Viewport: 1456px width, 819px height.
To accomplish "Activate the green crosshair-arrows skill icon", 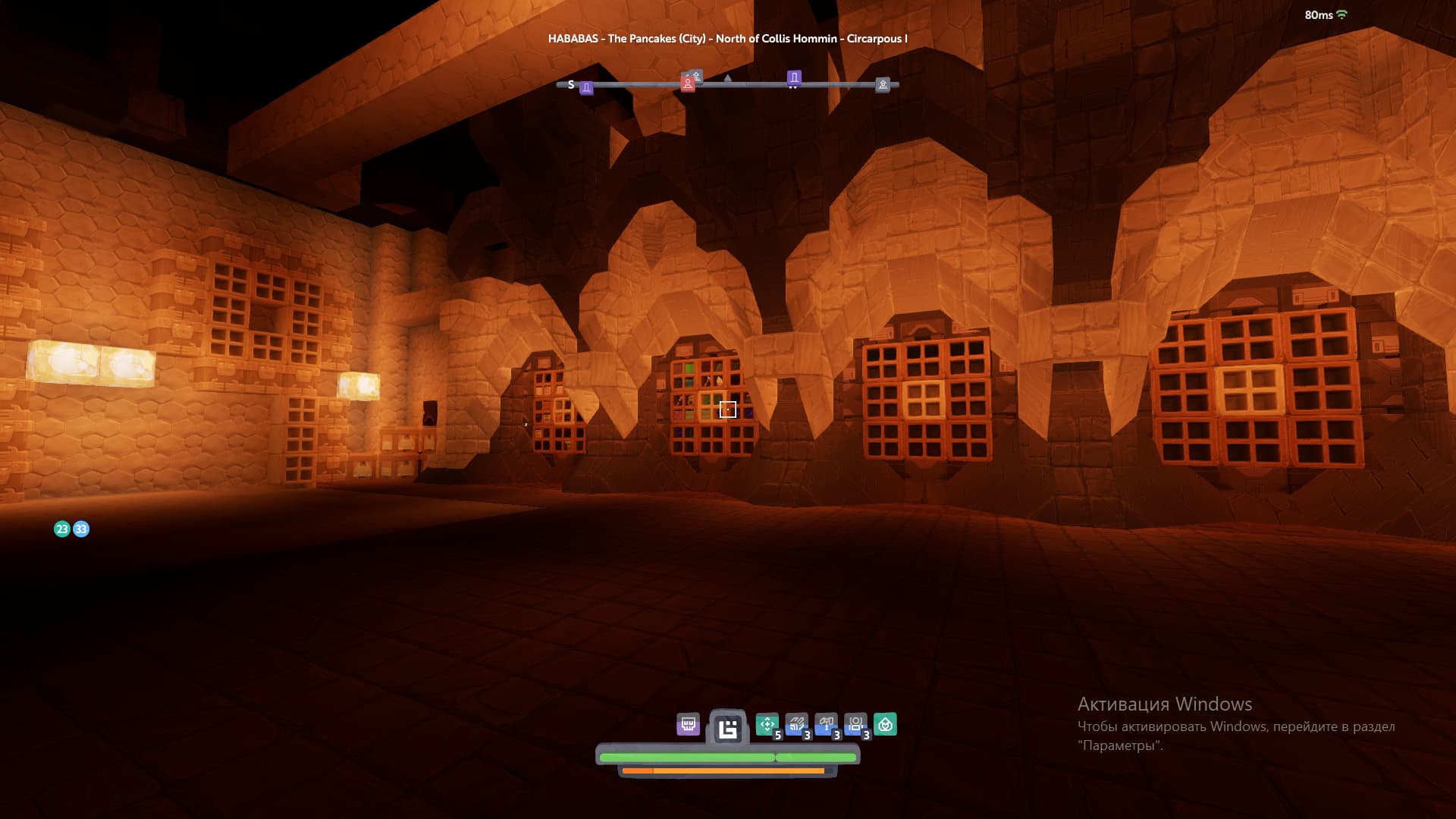I will 767,724.
